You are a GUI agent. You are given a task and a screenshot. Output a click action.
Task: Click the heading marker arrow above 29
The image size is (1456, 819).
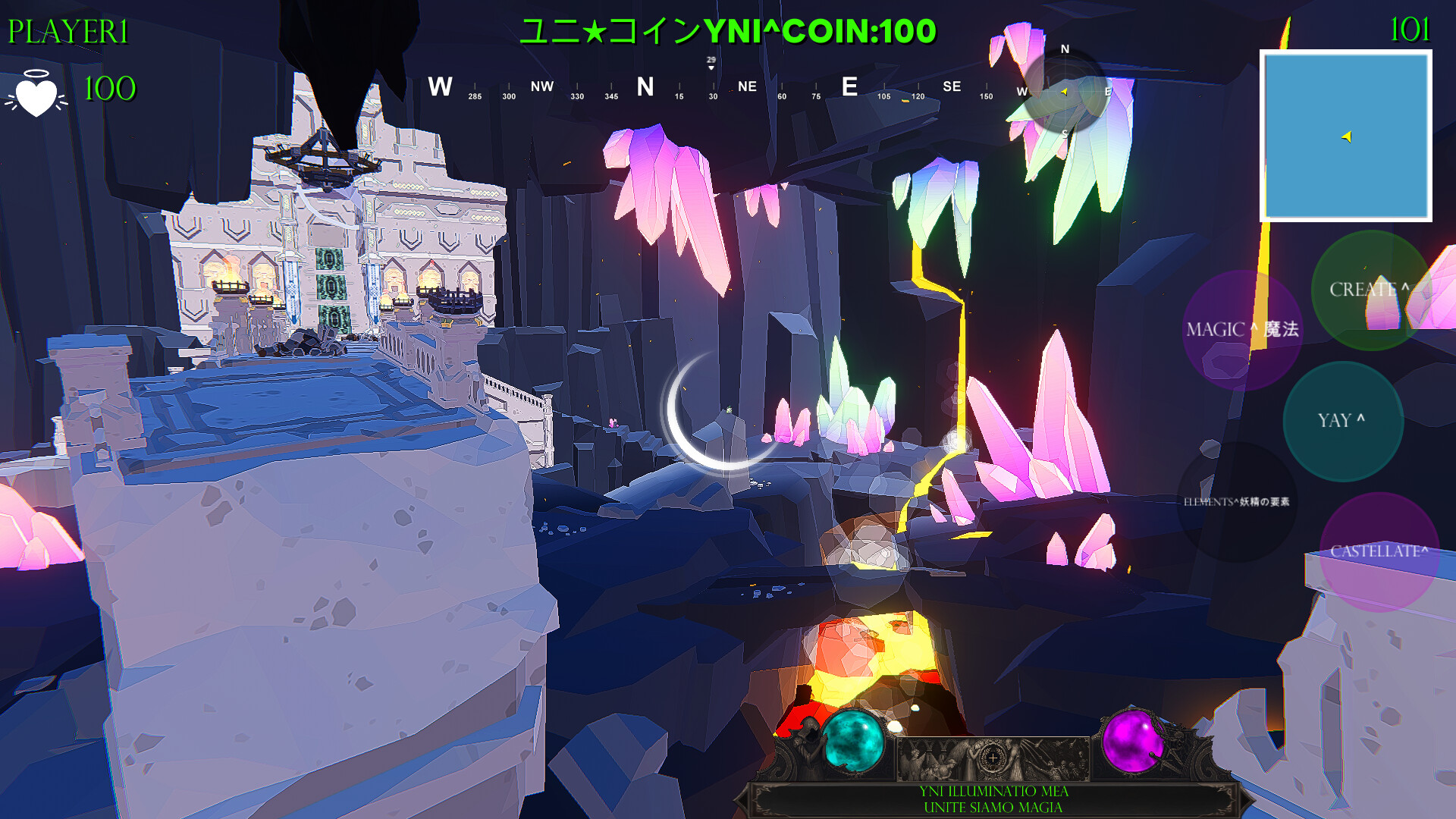pyautogui.click(x=711, y=67)
